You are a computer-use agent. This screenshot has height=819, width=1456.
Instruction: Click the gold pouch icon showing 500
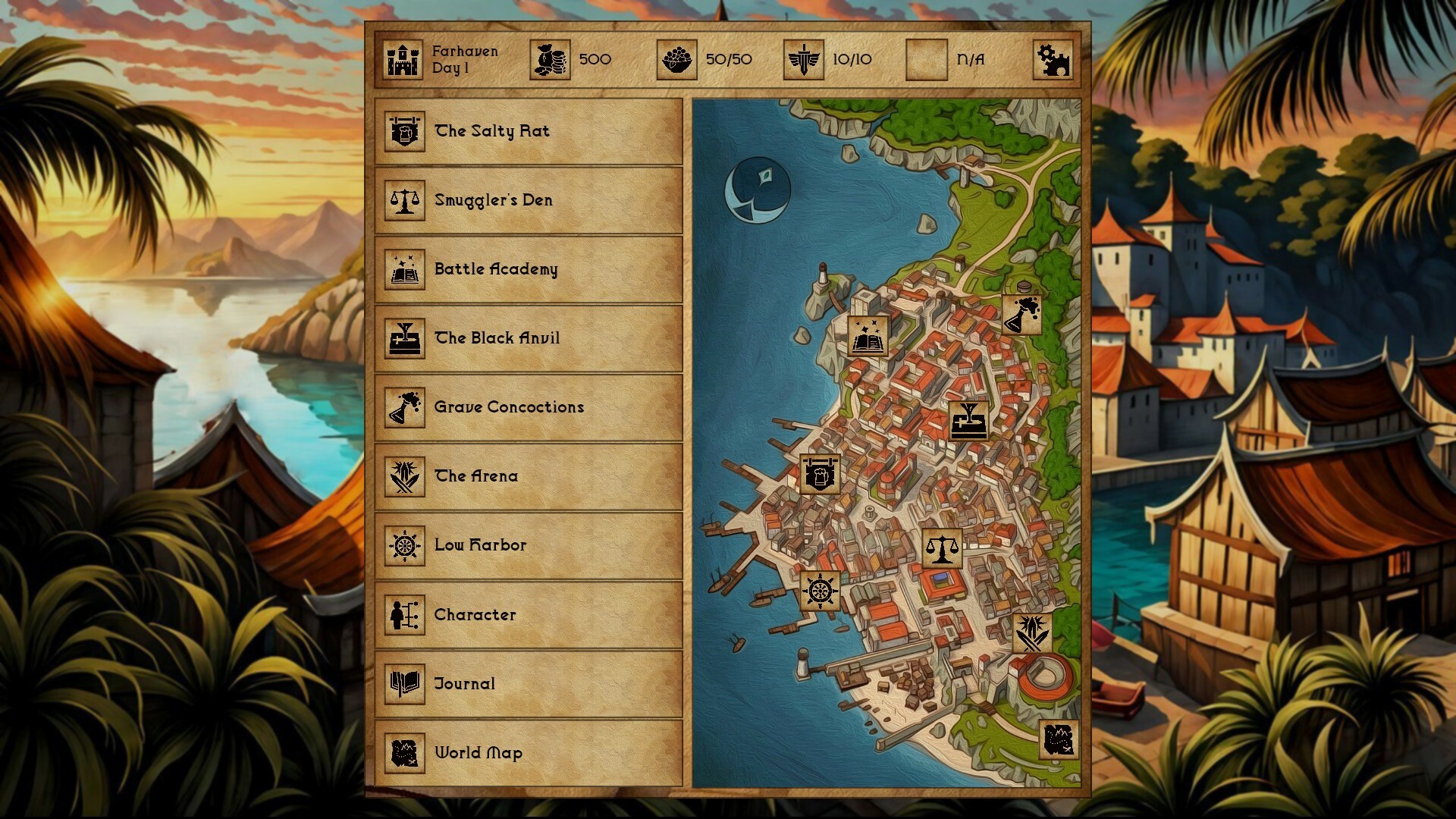pos(551,59)
